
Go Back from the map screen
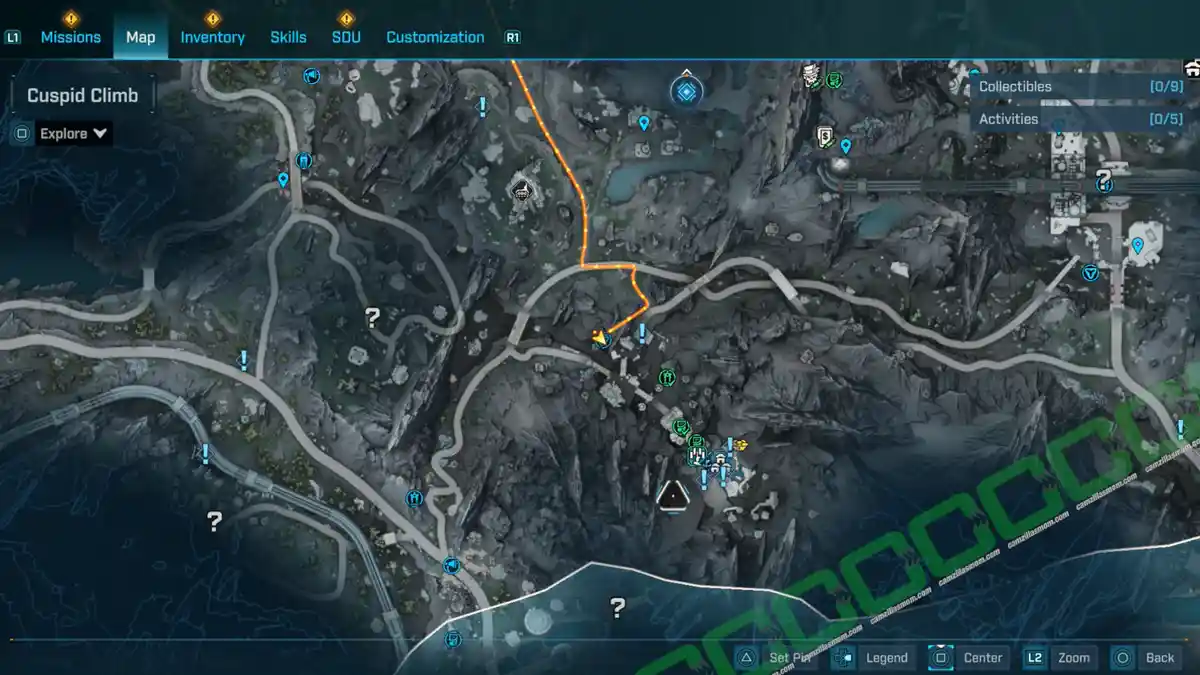[1147, 657]
